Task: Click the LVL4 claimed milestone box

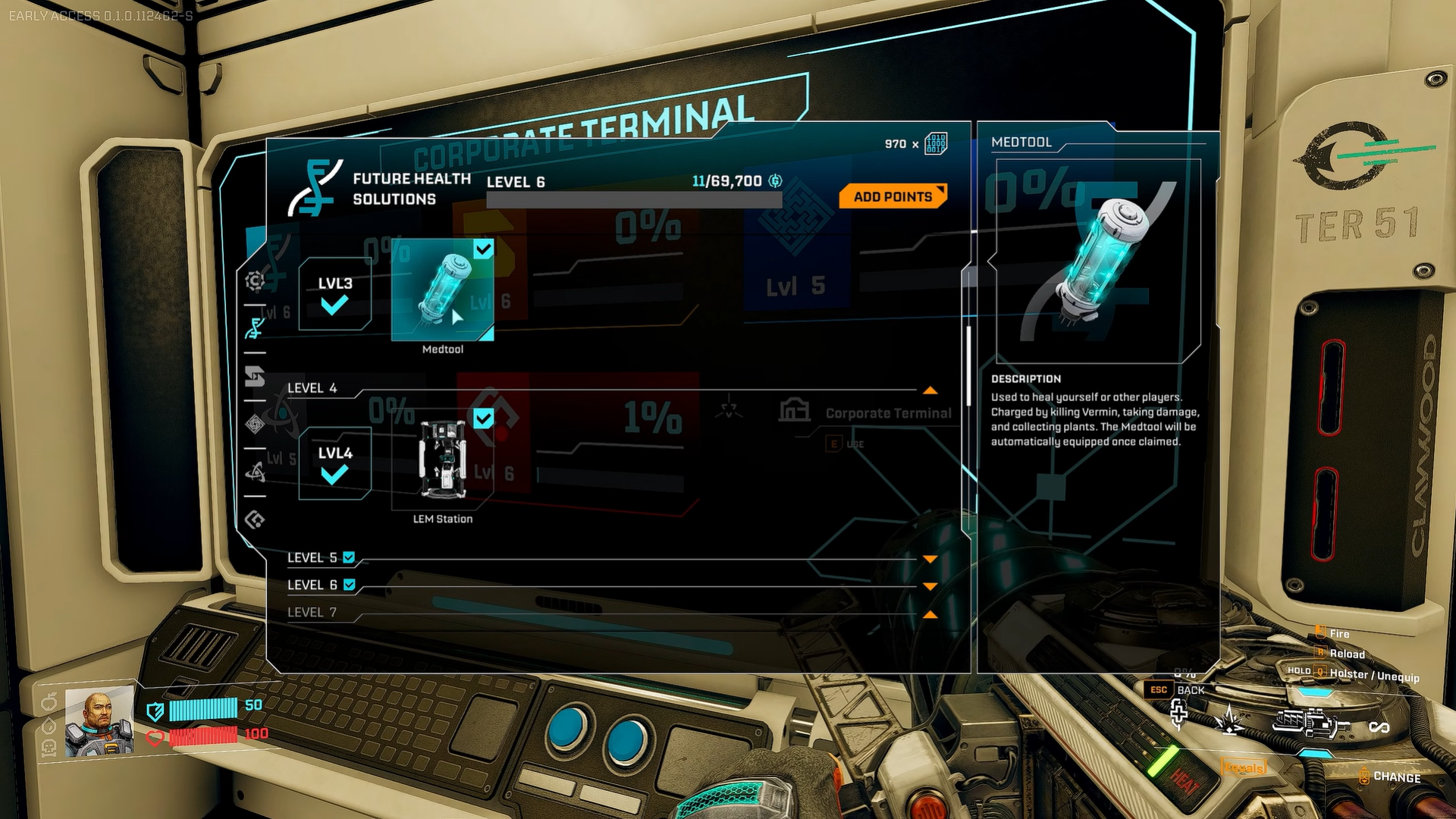Action: coord(334,464)
